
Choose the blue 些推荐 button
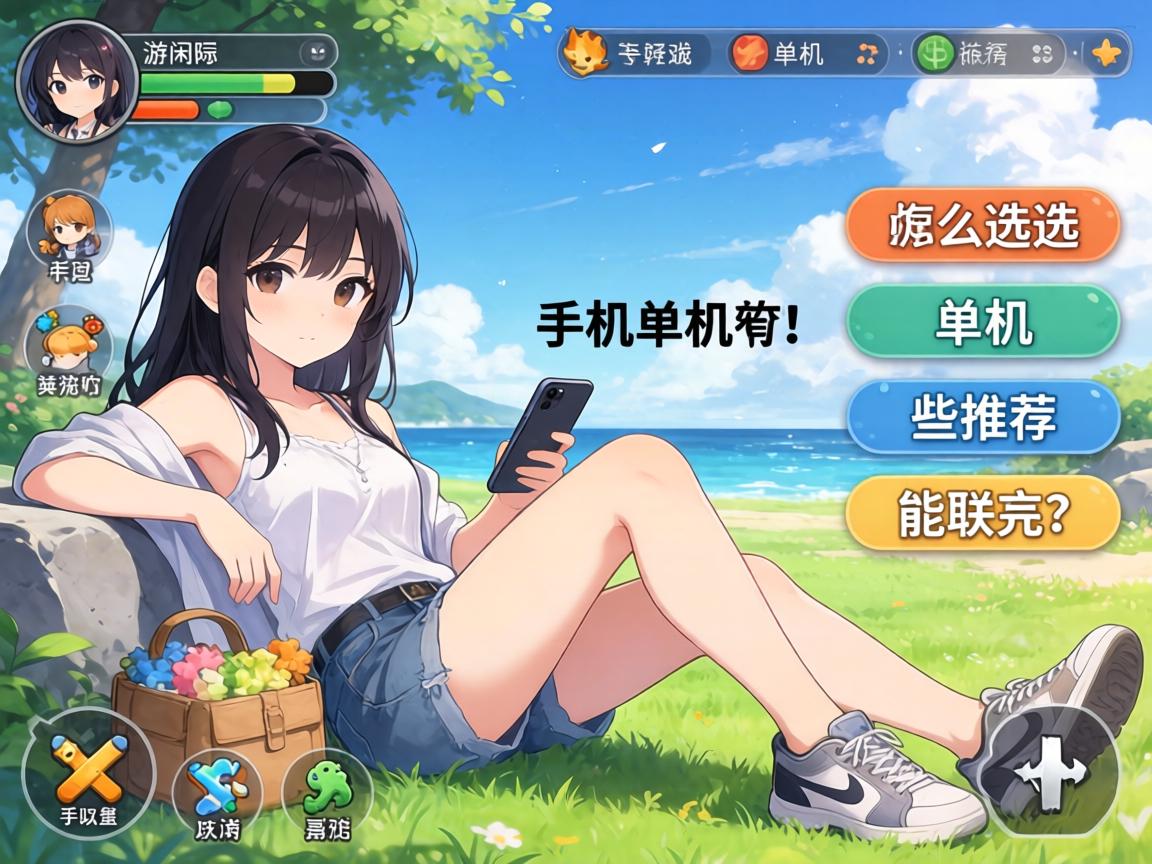982,417
